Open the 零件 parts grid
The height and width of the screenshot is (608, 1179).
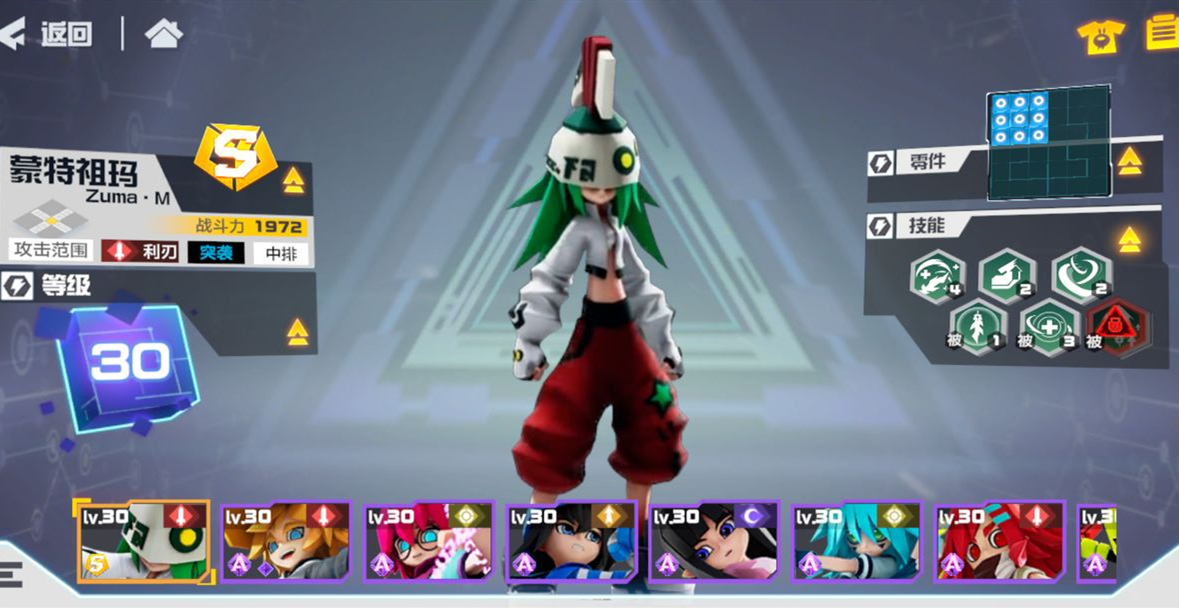1048,146
